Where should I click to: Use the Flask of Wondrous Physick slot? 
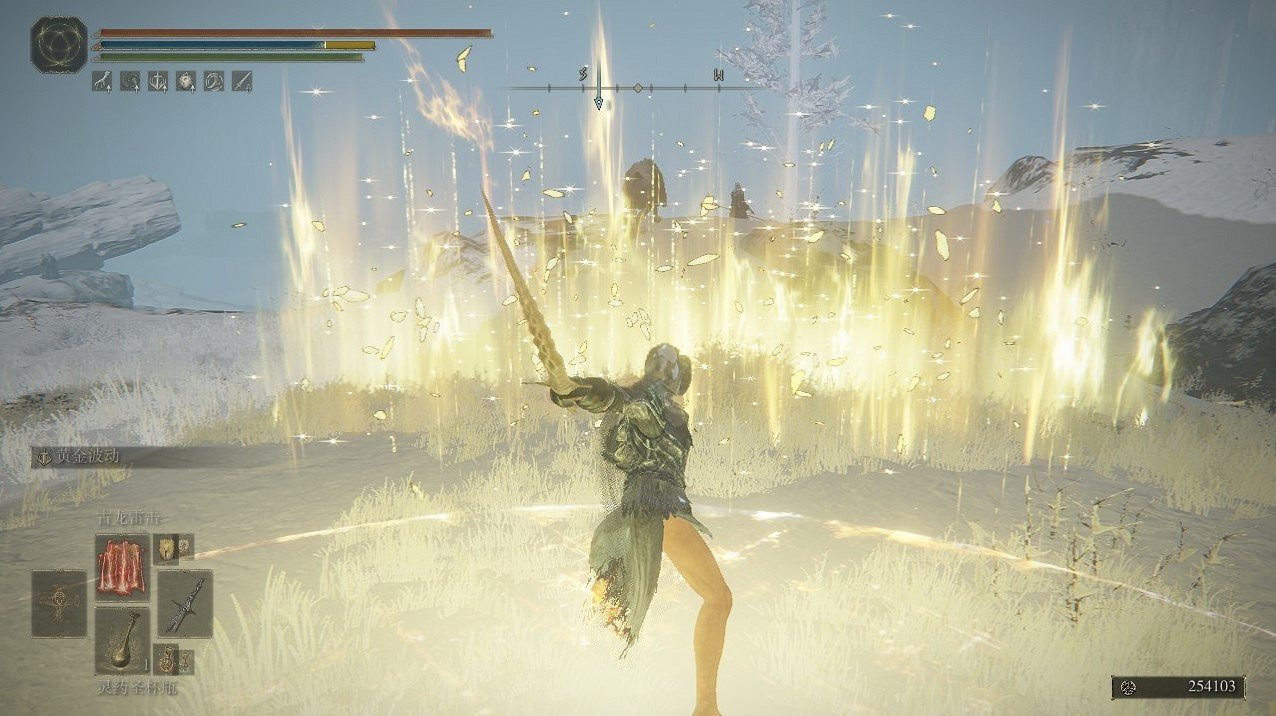122,640
